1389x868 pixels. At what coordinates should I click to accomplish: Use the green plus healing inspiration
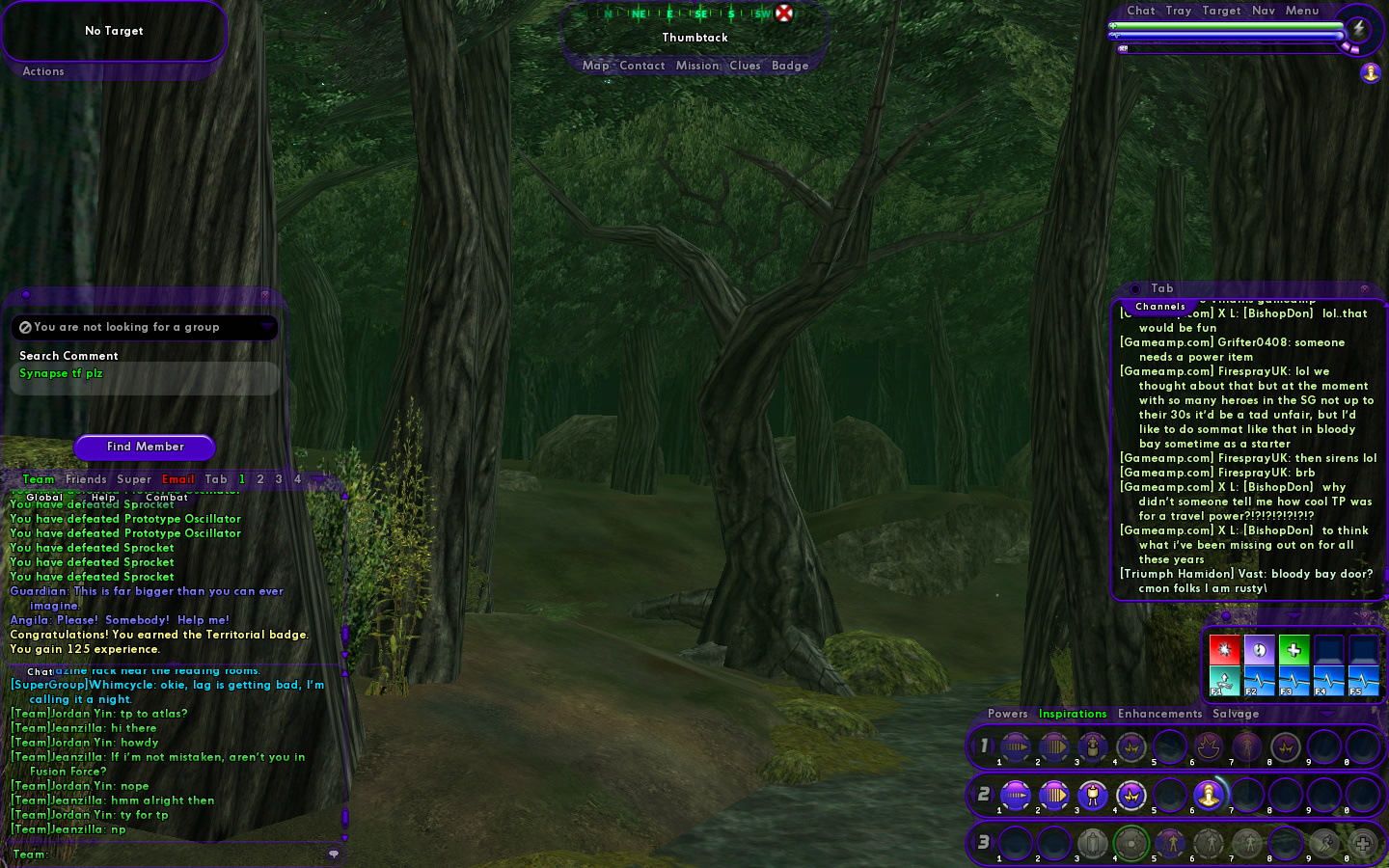click(x=1294, y=649)
